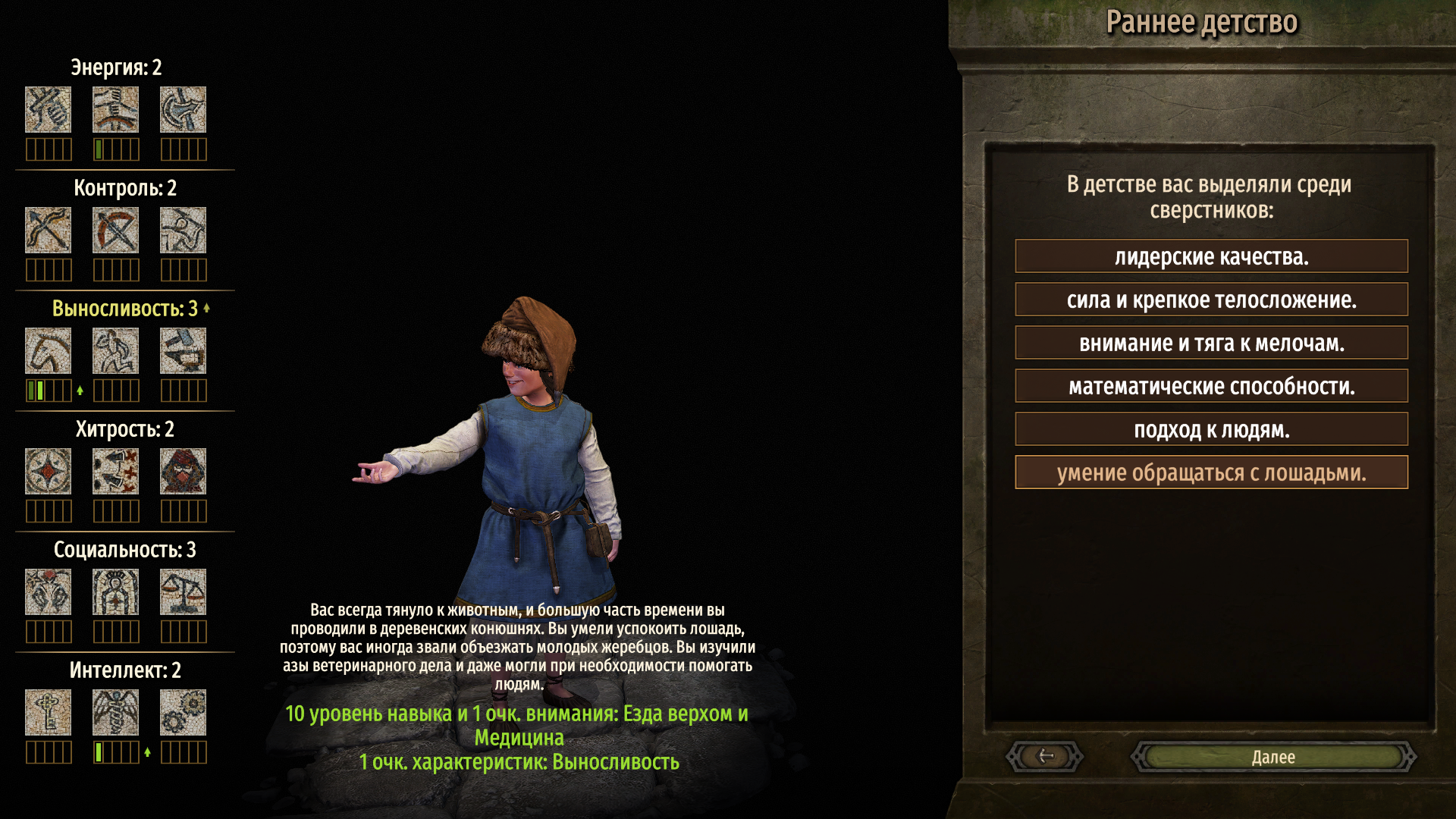Click the anvil Smithing skill icon
Viewport: 1456px width, 819px height.
183,350
